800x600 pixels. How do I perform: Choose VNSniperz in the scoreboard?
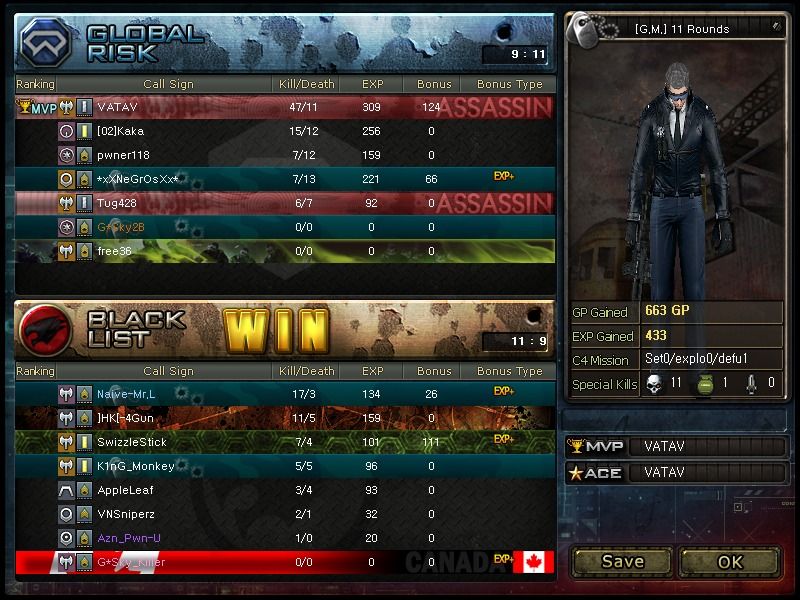click(x=285, y=514)
